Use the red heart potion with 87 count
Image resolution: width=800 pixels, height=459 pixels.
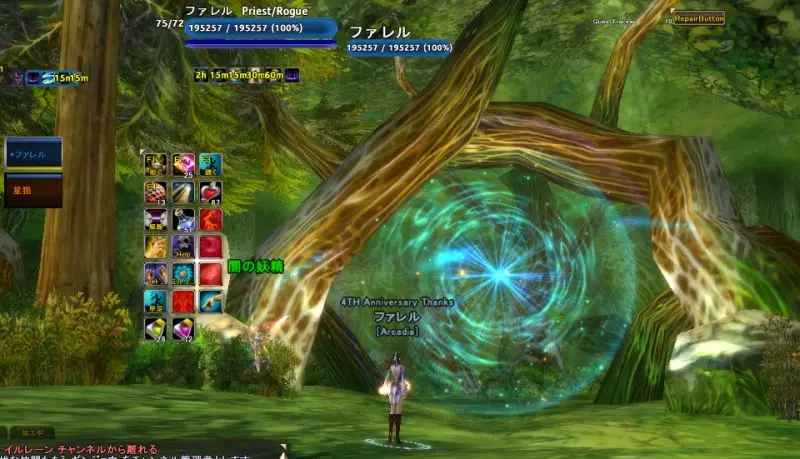pyautogui.click(x=210, y=192)
